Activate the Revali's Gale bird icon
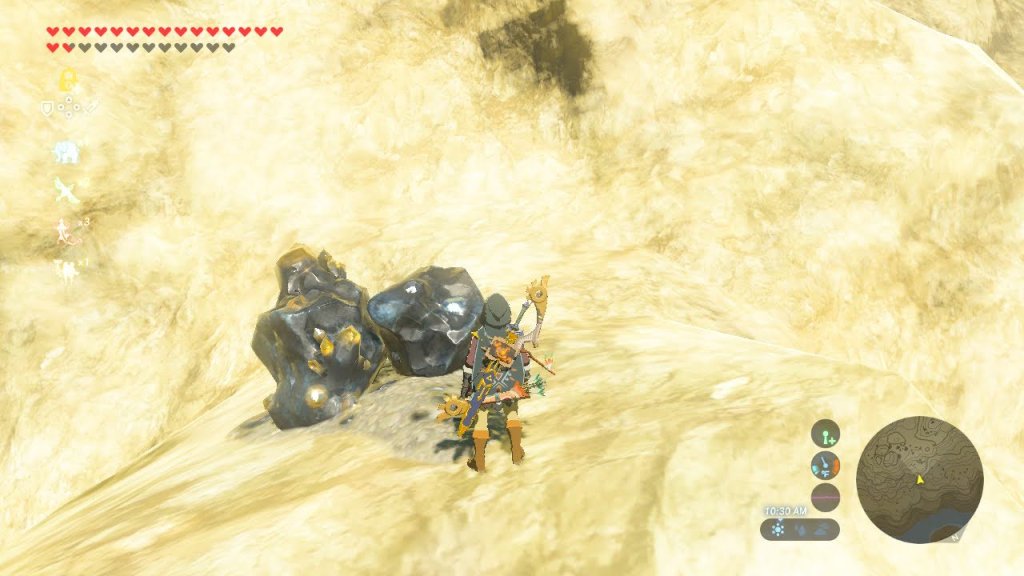This screenshot has height=576, width=1024. pos(66,190)
